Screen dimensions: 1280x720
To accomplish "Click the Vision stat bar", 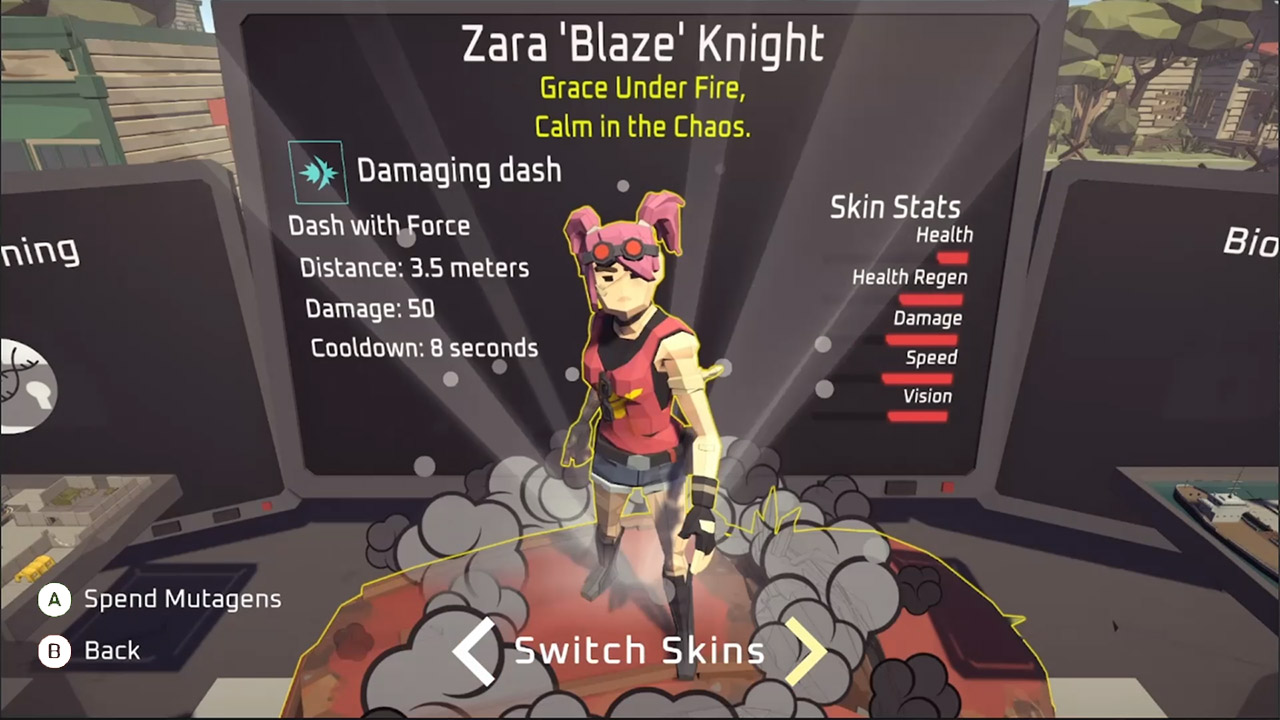I will pyautogui.click(x=916, y=417).
